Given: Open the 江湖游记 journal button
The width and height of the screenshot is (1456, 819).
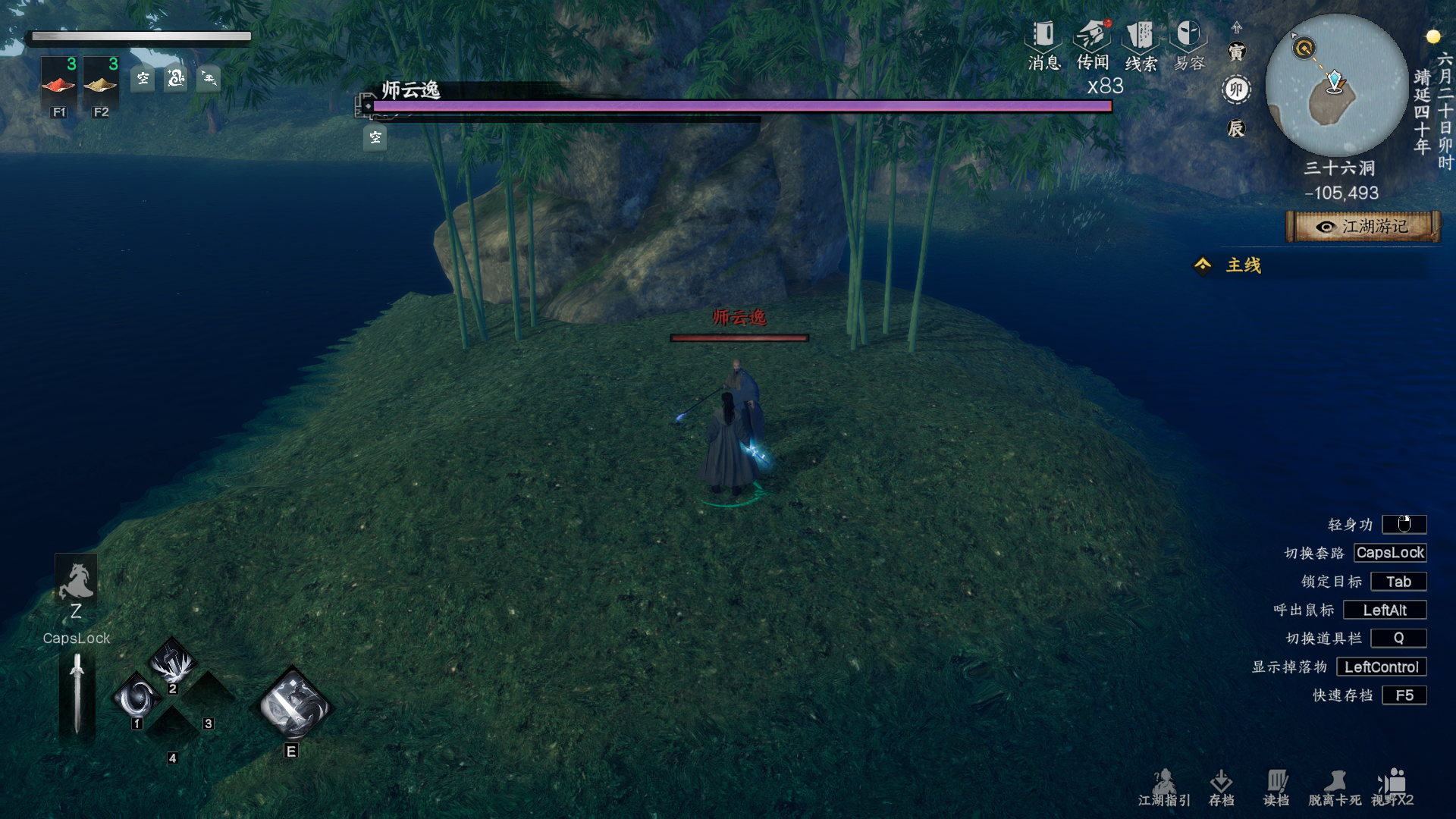Looking at the screenshot, I should pyautogui.click(x=1363, y=227).
